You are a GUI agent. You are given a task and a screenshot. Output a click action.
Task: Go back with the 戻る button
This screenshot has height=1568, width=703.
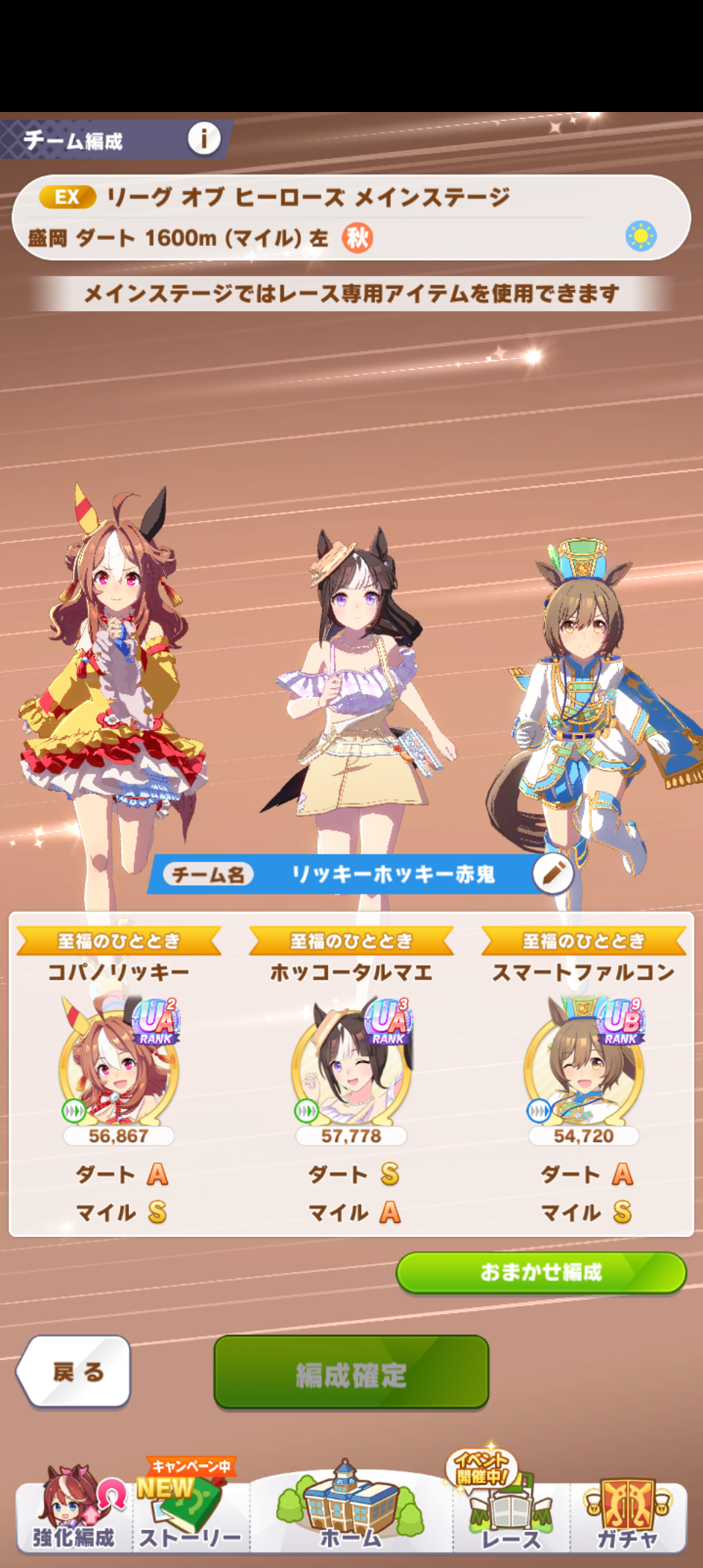point(75,1372)
